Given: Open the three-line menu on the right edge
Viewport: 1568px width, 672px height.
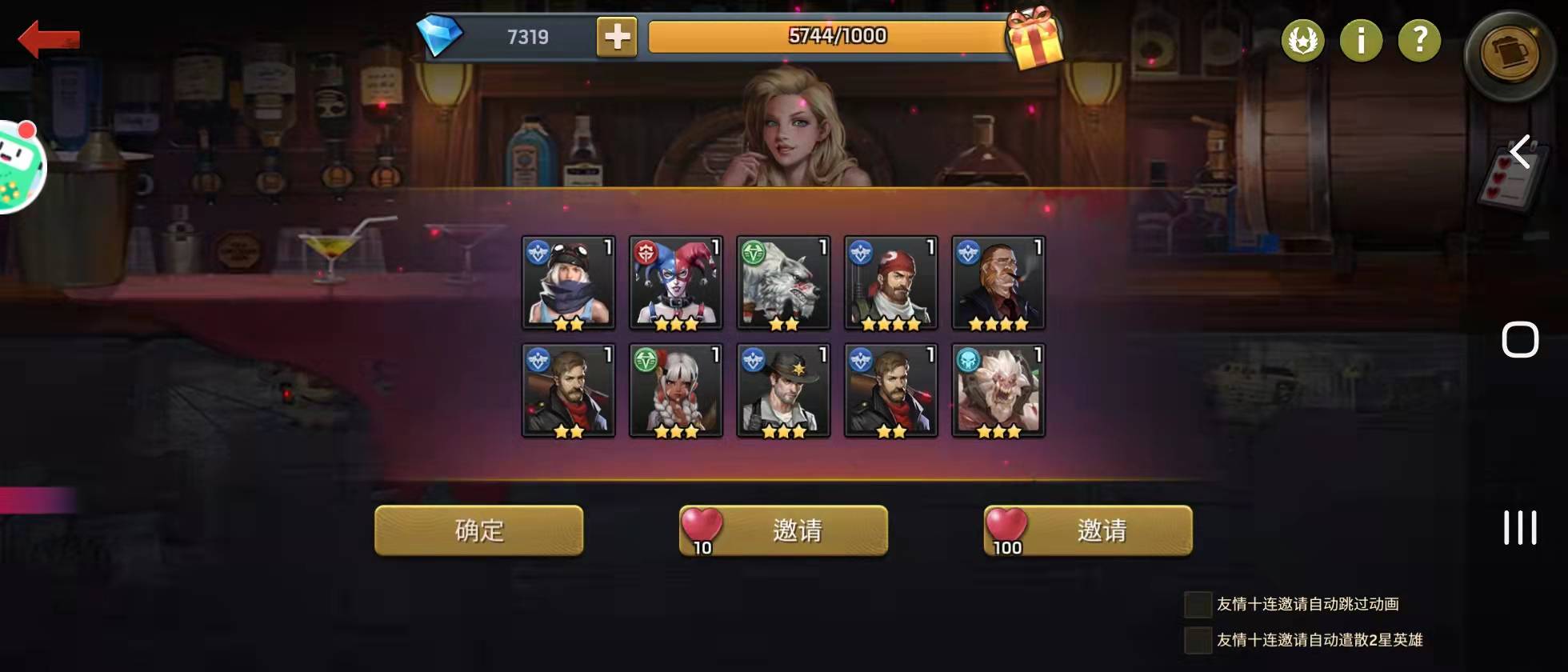Looking at the screenshot, I should (x=1520, y=526).
